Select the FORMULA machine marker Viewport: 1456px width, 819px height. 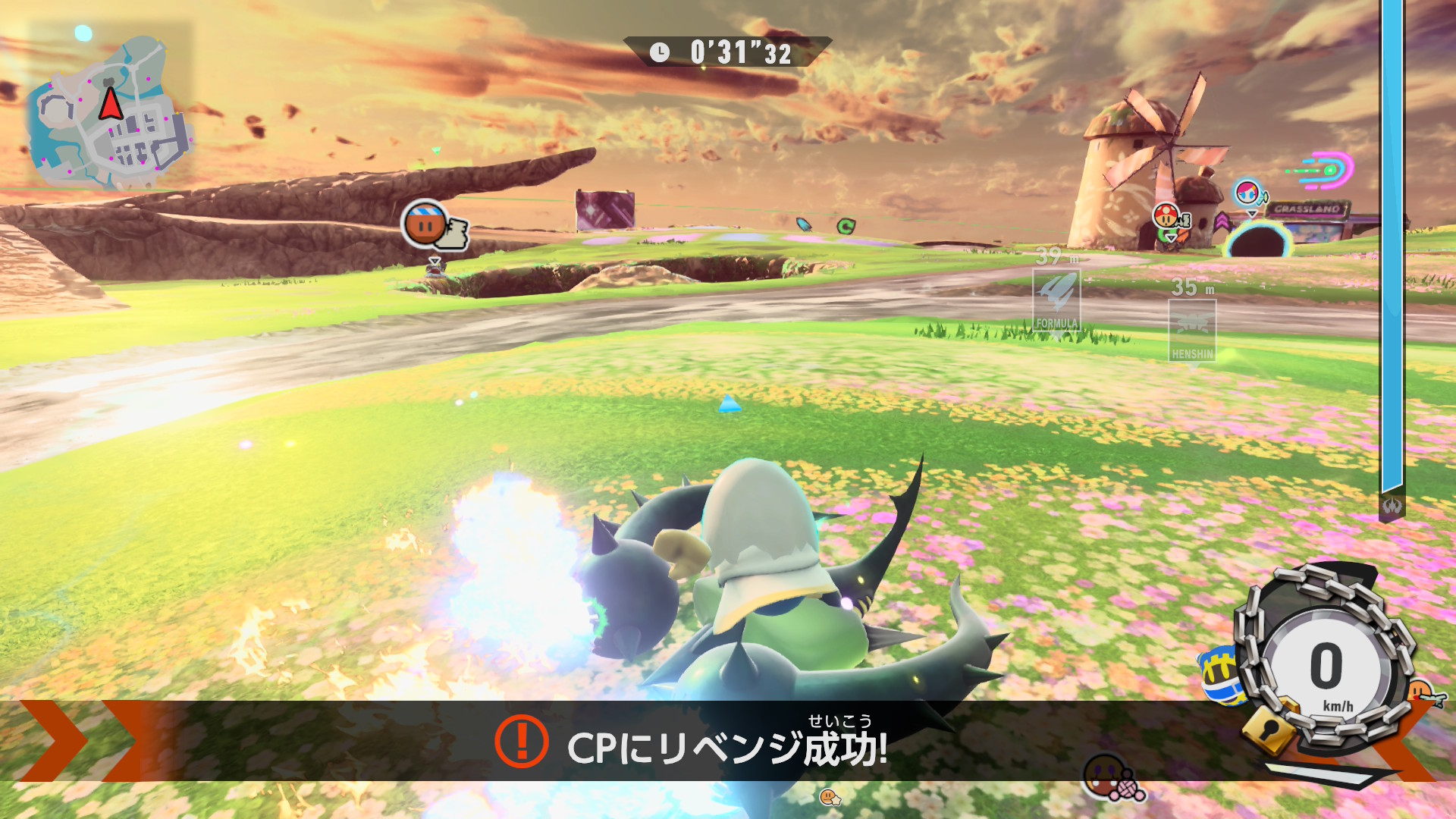(1056, 300)
